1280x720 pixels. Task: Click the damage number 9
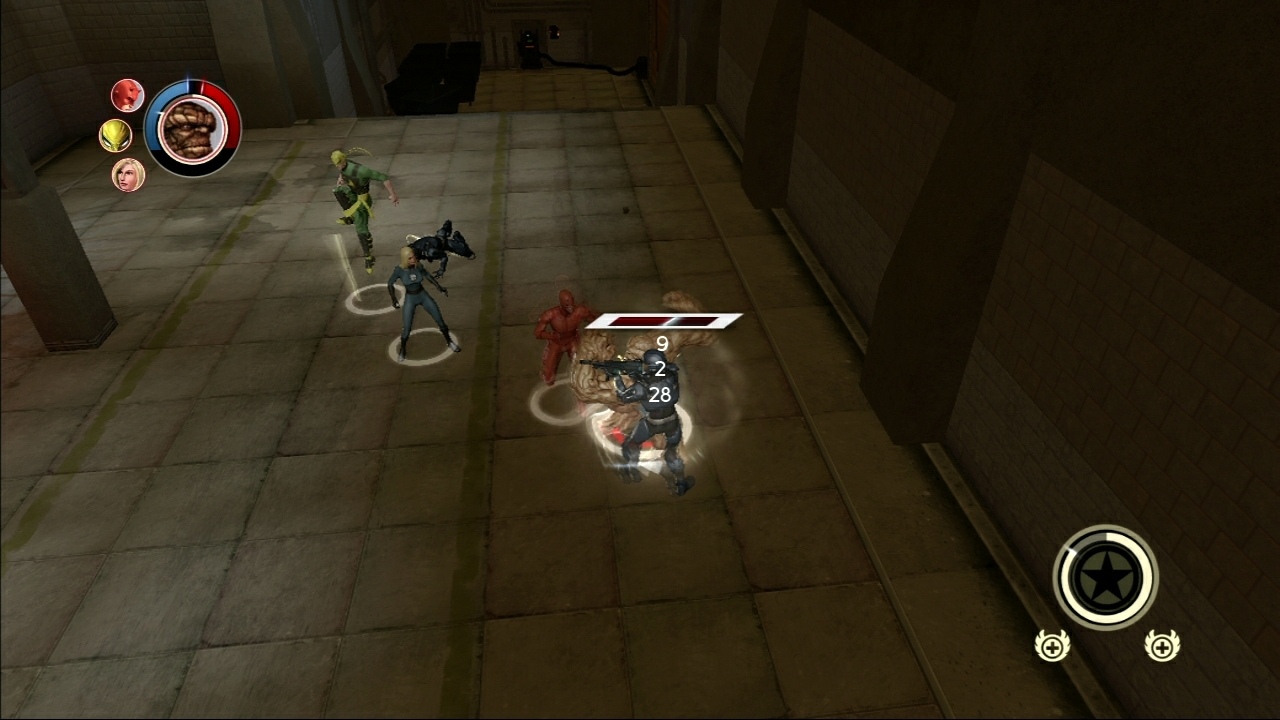tap(660, 345)
